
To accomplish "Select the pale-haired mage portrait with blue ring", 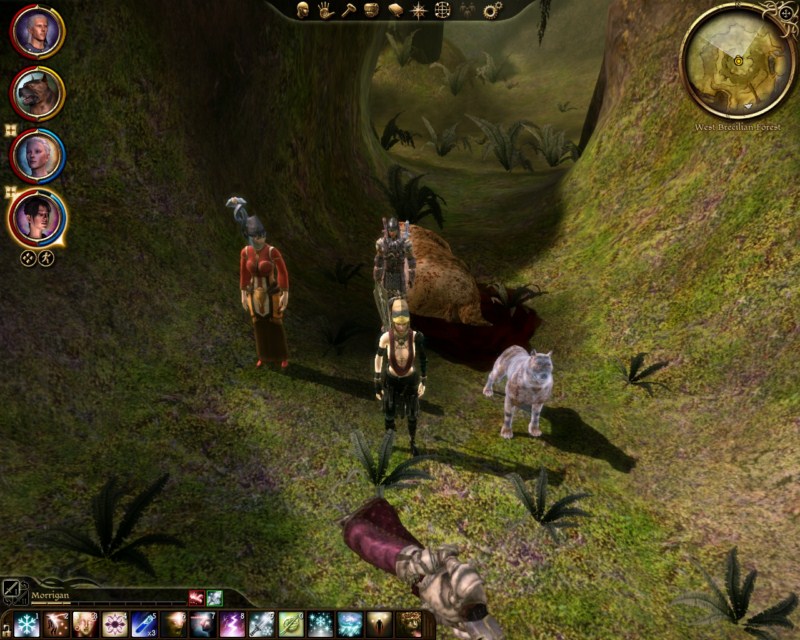I will click(x=38, y=155).
